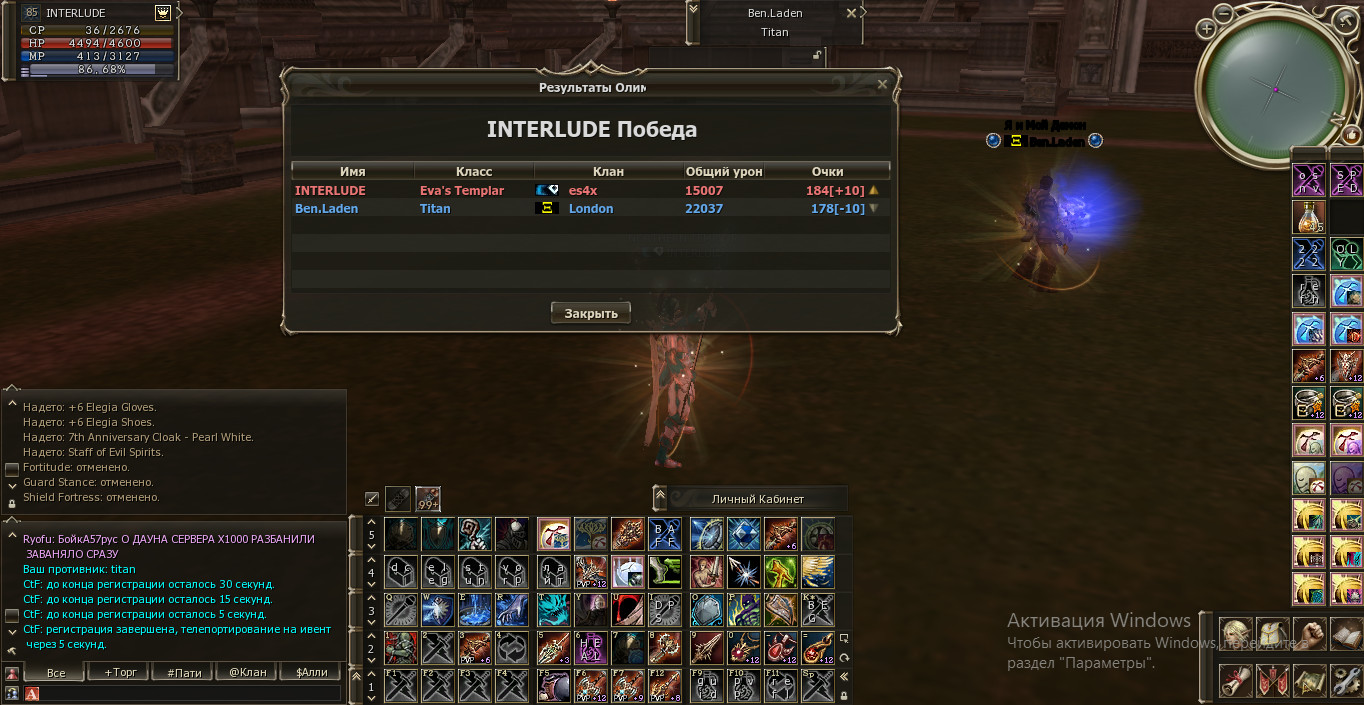The width and height of the screenshot is (1364, 705).
Task: Zoom out the minimap with the minus button
Action: coord(1224,12)
